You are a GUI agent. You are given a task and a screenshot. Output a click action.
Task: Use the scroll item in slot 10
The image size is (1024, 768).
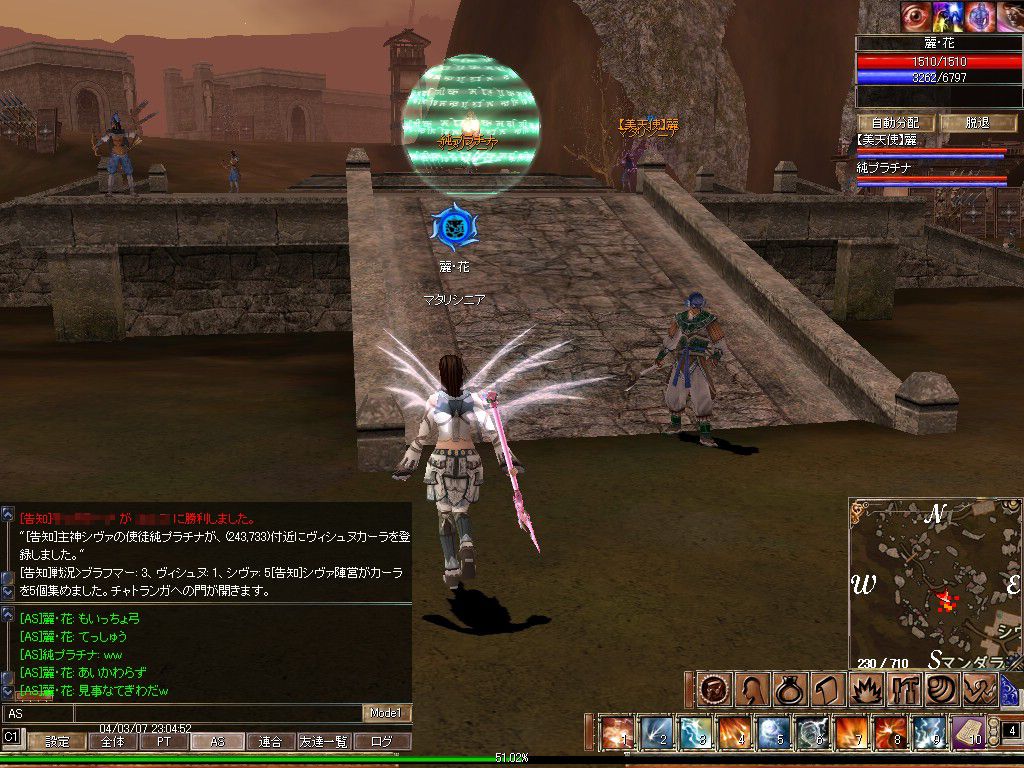(x=967, y=733)
